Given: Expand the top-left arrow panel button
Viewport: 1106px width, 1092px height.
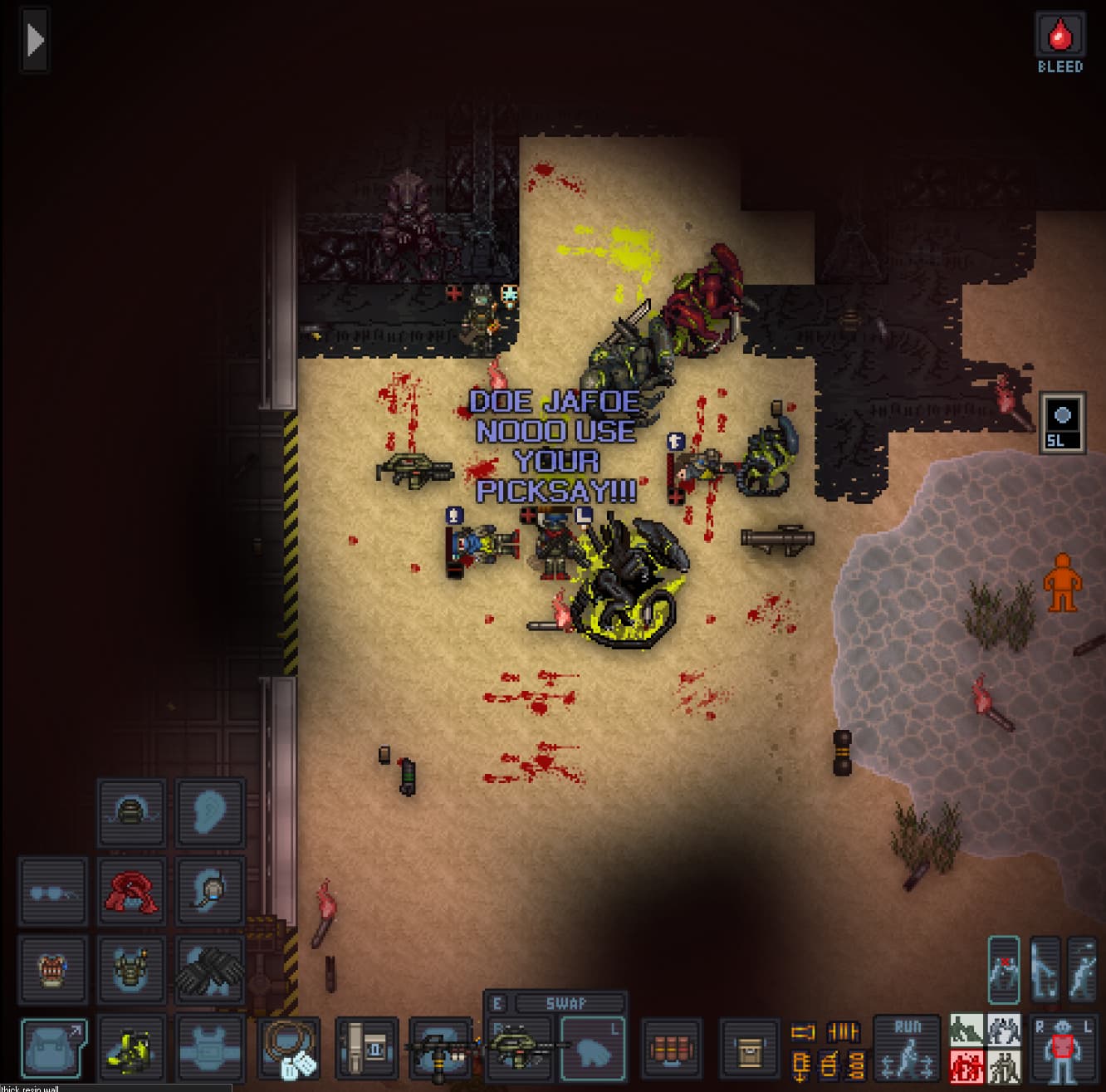Looking at the screenshot, I should point(35,40).
